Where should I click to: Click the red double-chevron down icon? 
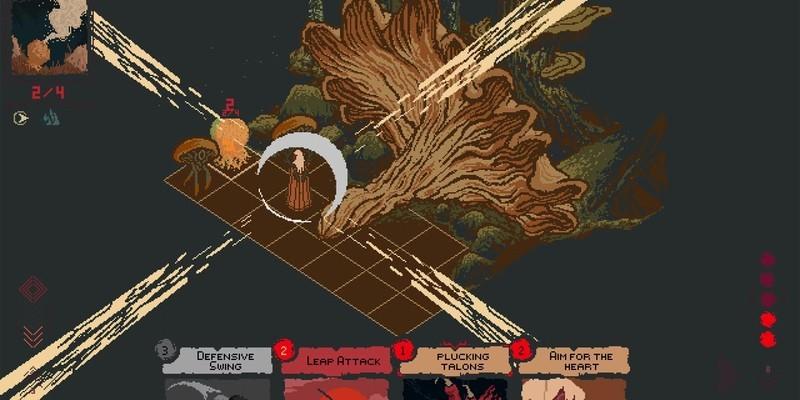pos(33,335)
